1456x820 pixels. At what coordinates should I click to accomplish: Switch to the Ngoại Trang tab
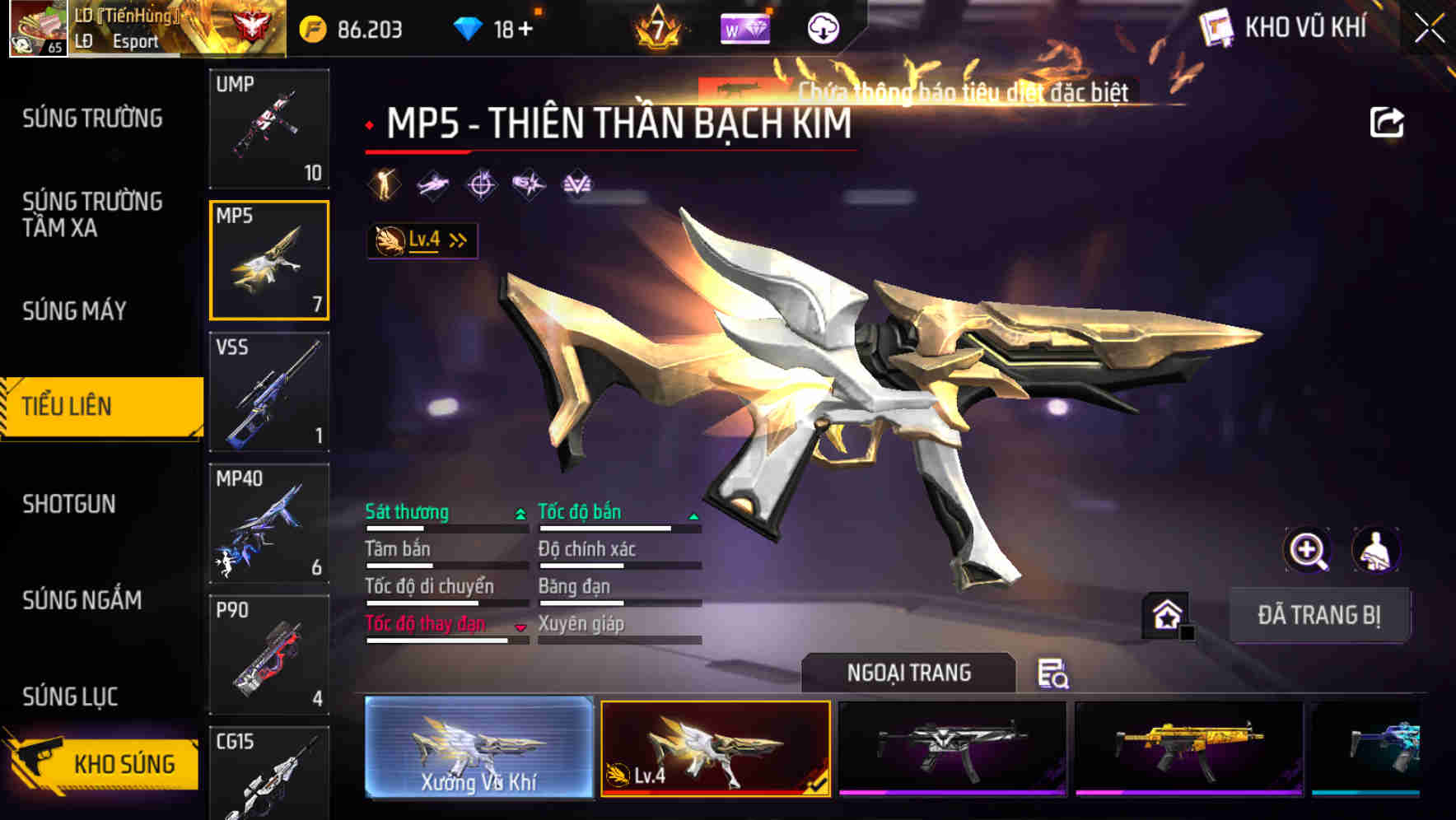(909, 672)
